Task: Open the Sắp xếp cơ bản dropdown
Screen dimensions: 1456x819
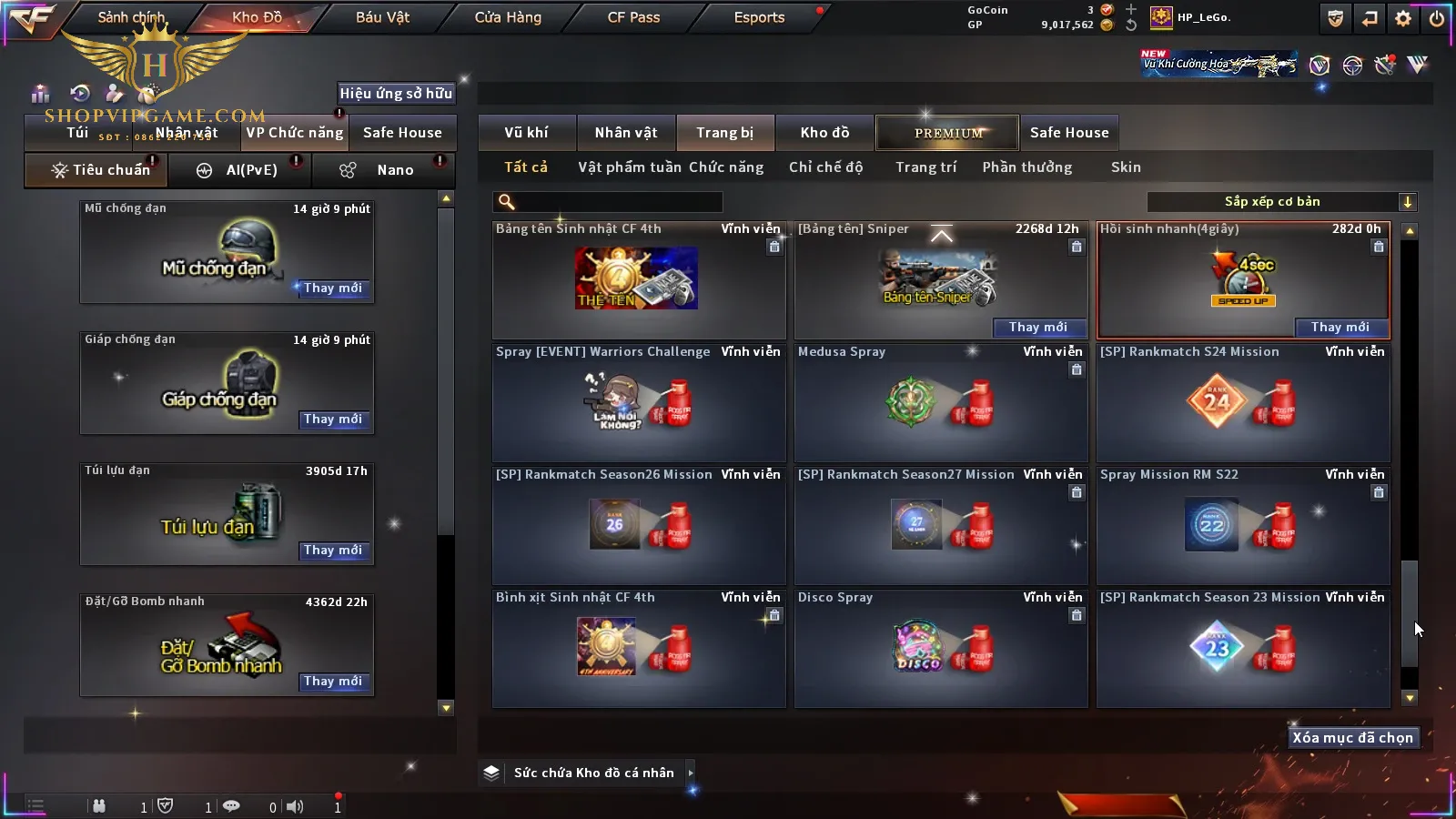Action: [x=1281, y=202]
